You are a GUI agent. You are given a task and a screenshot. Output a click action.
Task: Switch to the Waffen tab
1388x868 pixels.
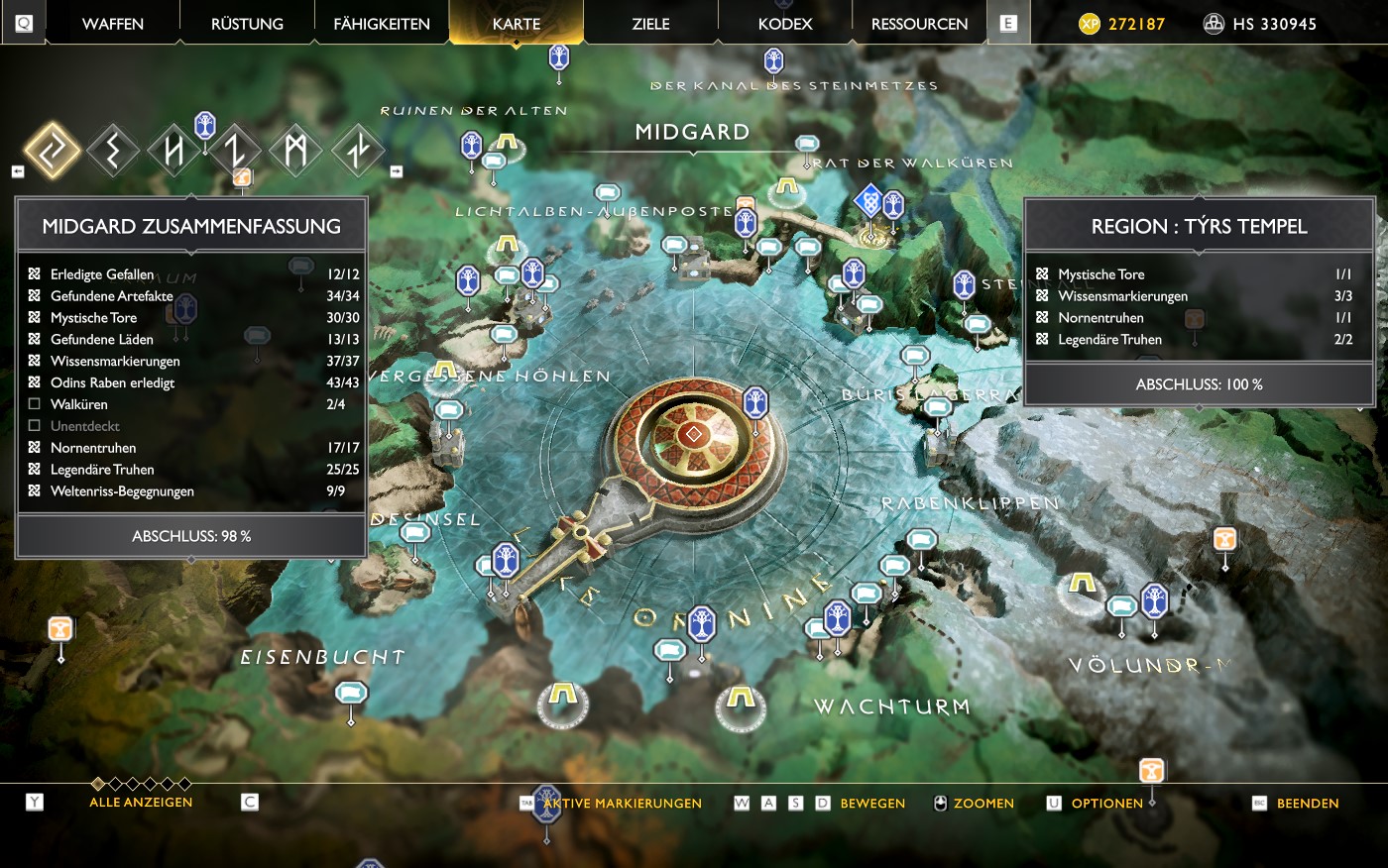[x=113, y=24]
